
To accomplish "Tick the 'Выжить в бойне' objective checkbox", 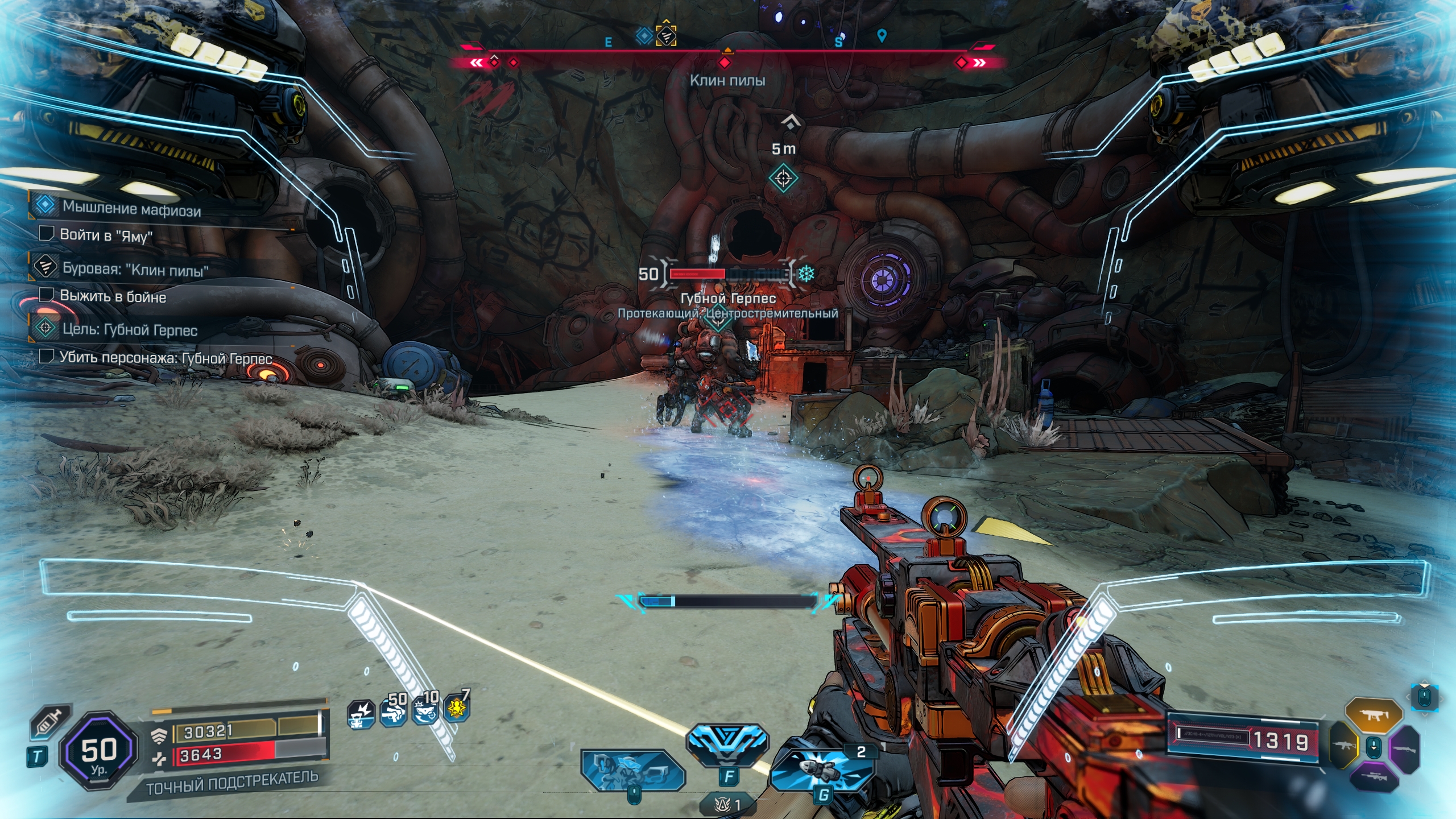I will (x=46, y=295).
